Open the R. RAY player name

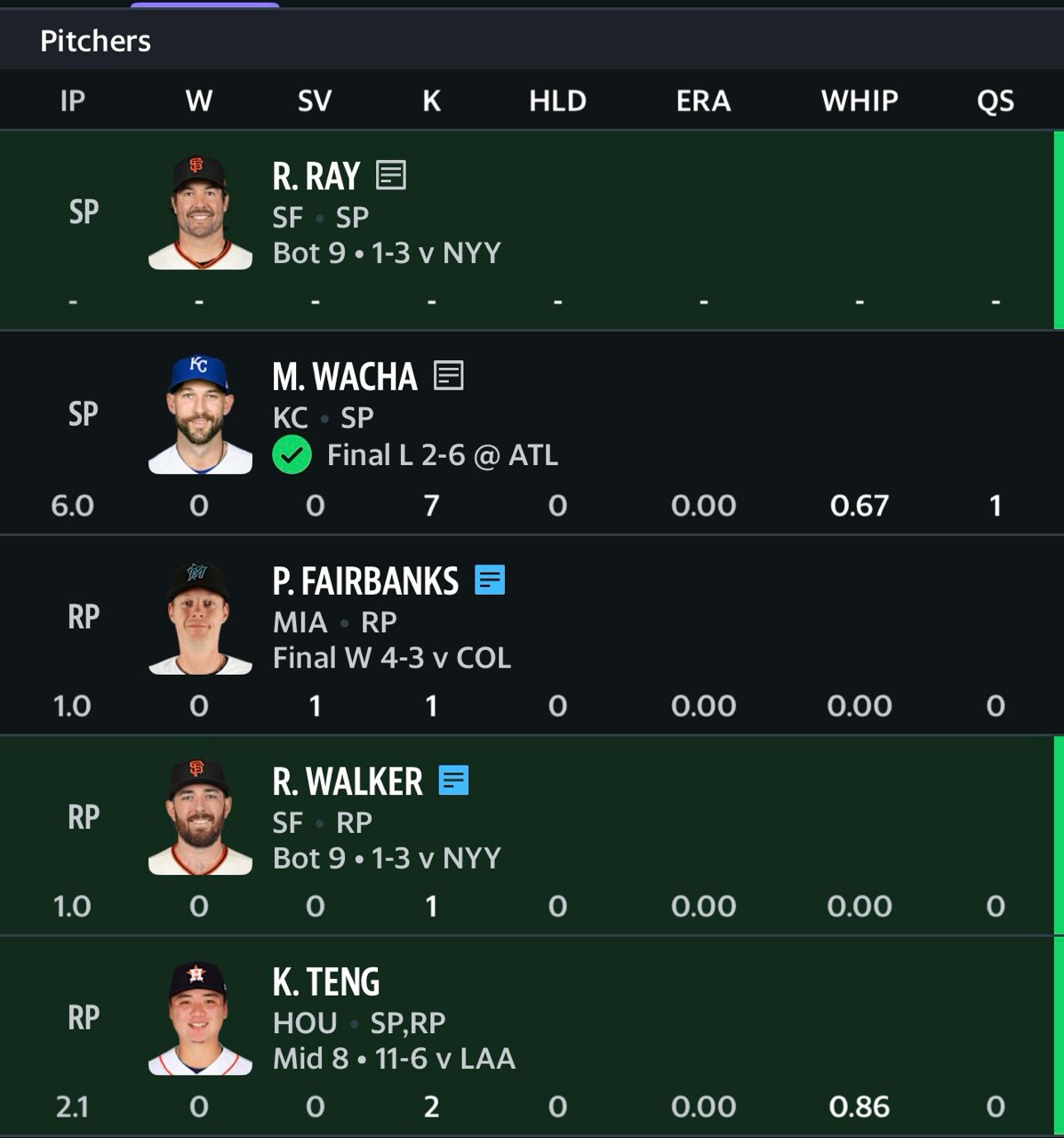pyautogui.click(x=316, y=176)
